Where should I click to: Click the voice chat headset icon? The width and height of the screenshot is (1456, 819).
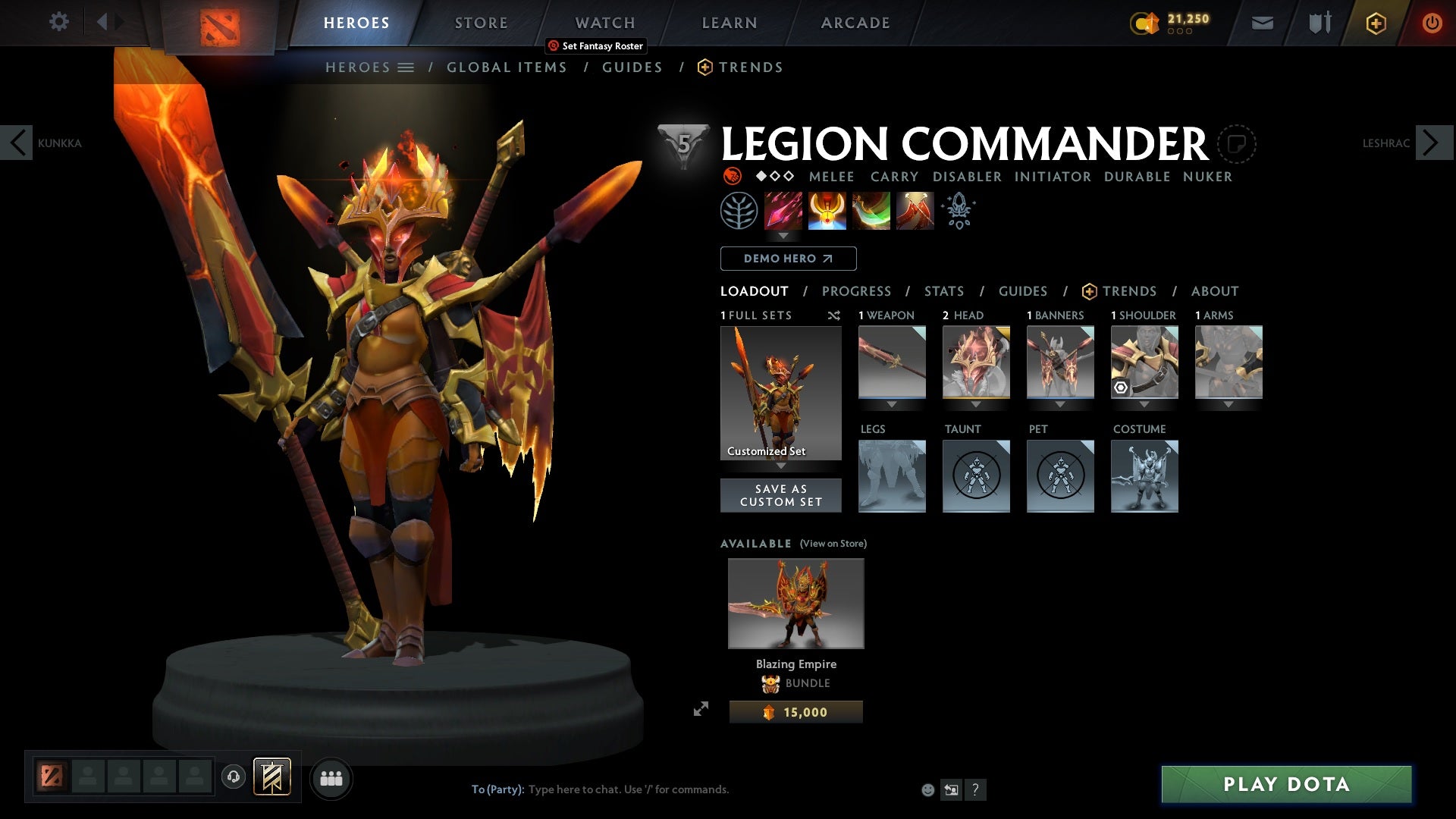click(233, 777)
